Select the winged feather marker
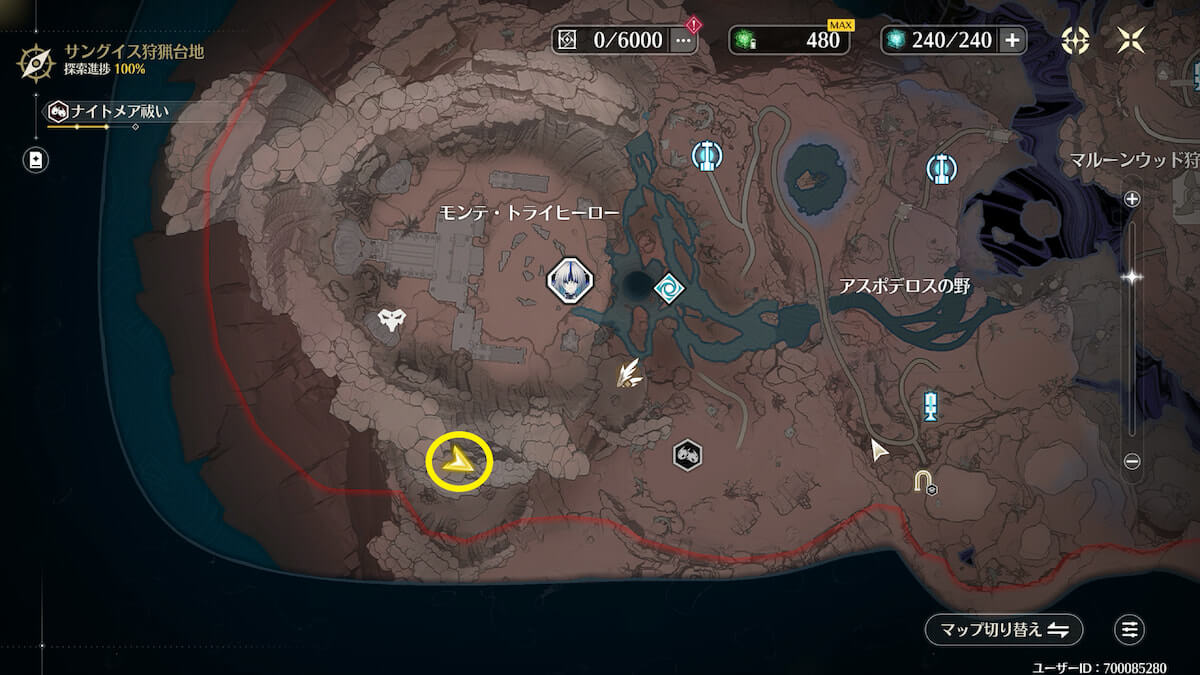The image size is (1200, 675). [x=629, y=374]
